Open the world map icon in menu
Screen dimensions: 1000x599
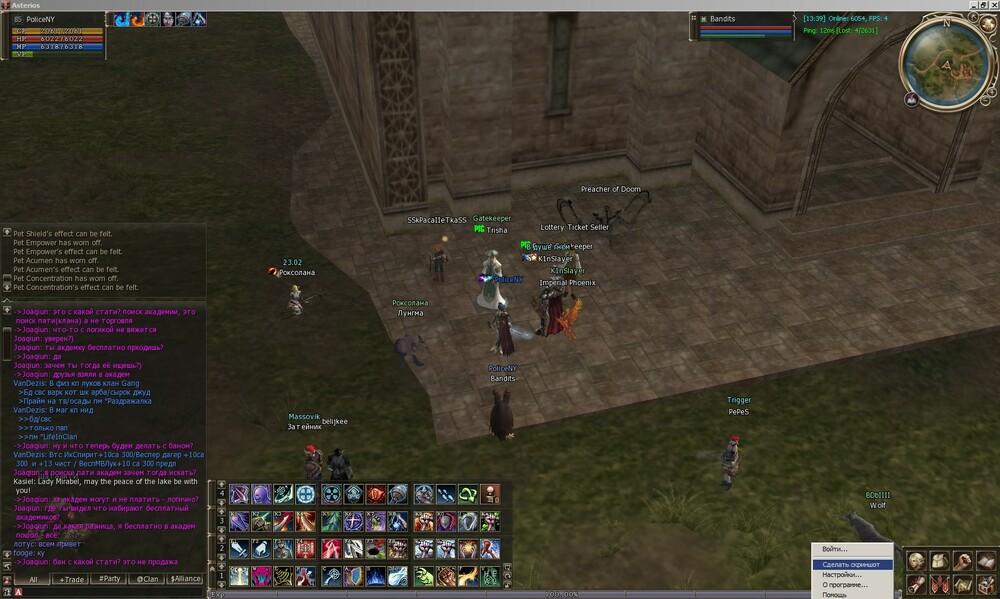tap(962, 584)
